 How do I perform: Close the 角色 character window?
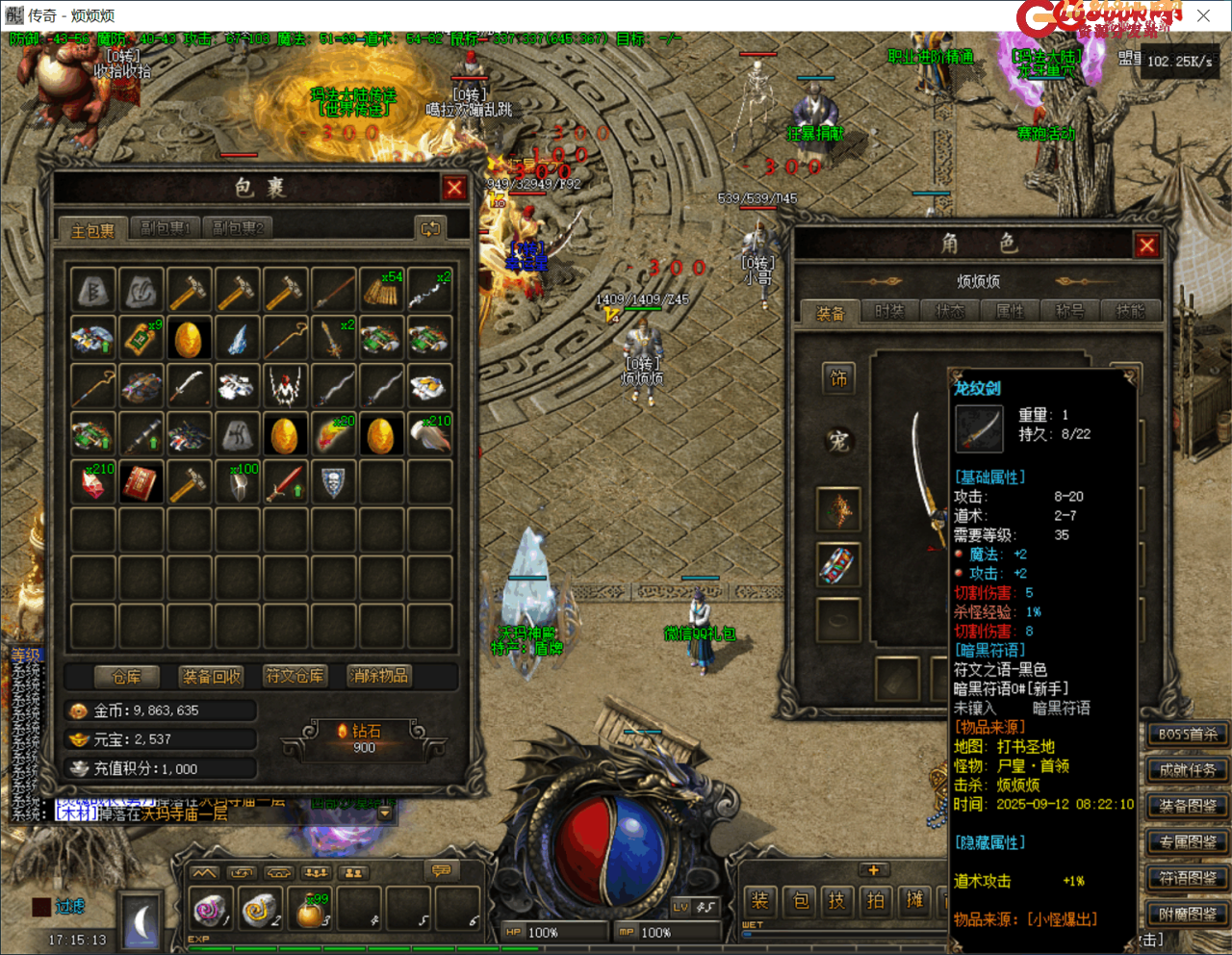[x=1146, y=245]
